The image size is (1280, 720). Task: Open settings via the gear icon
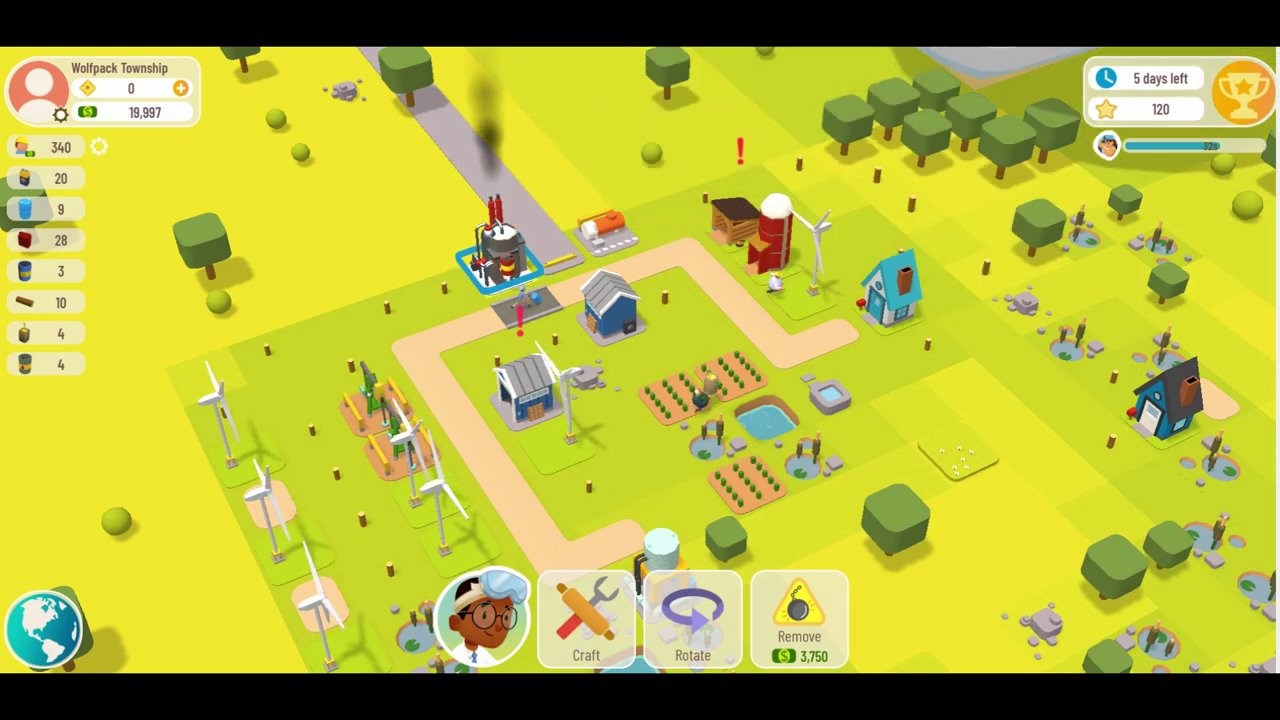[x=59, y=113]
